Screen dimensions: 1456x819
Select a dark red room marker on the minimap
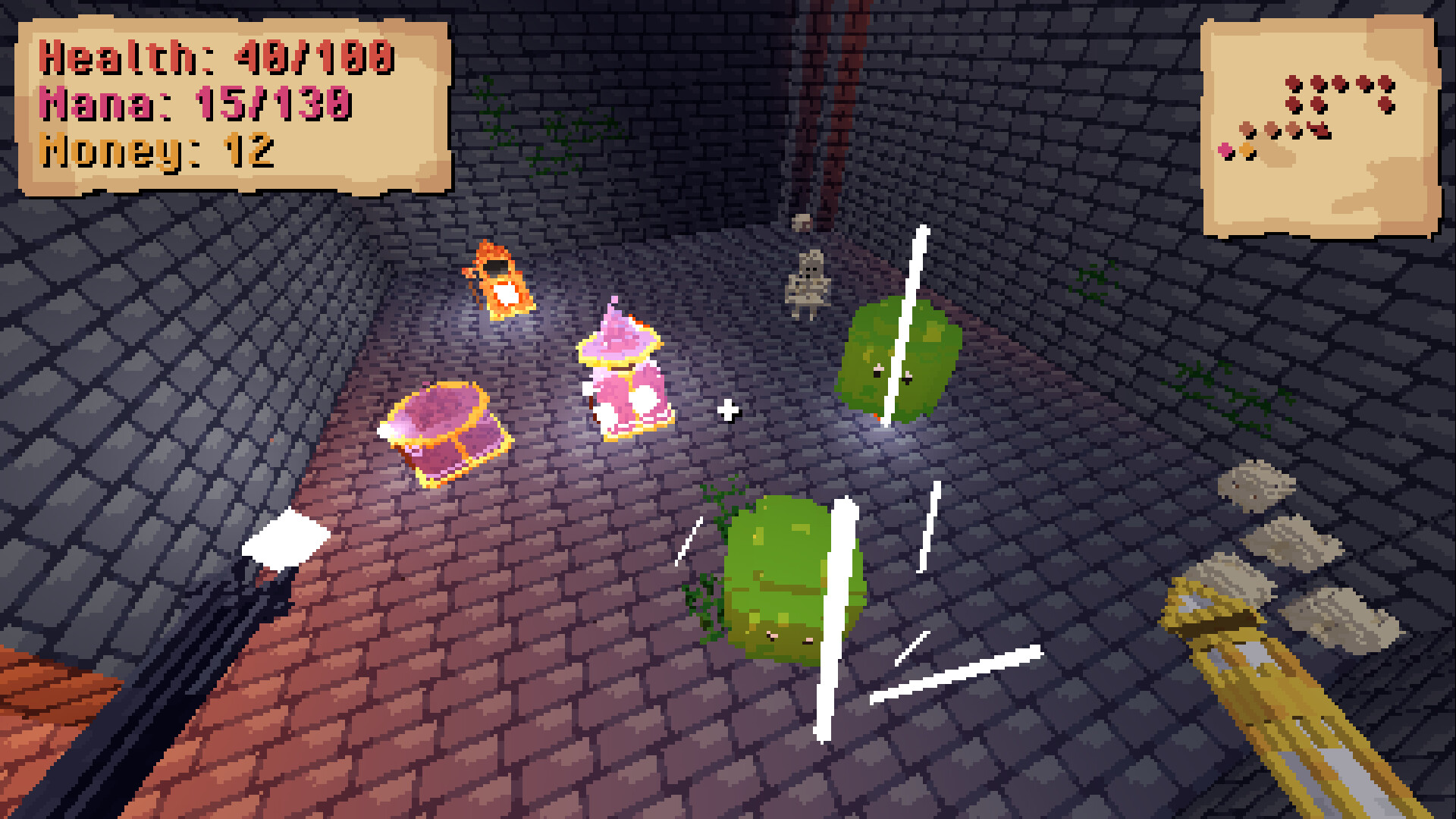(x=1294, y=83)
